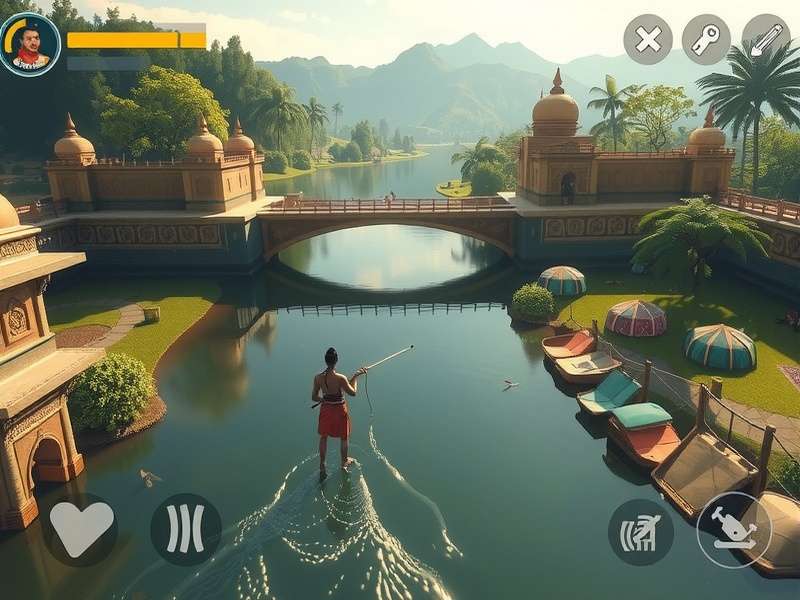The height and width of the screenshot is (600, 800).
Task: Open the player portrait profile
Action: click(x=30, y=44)
